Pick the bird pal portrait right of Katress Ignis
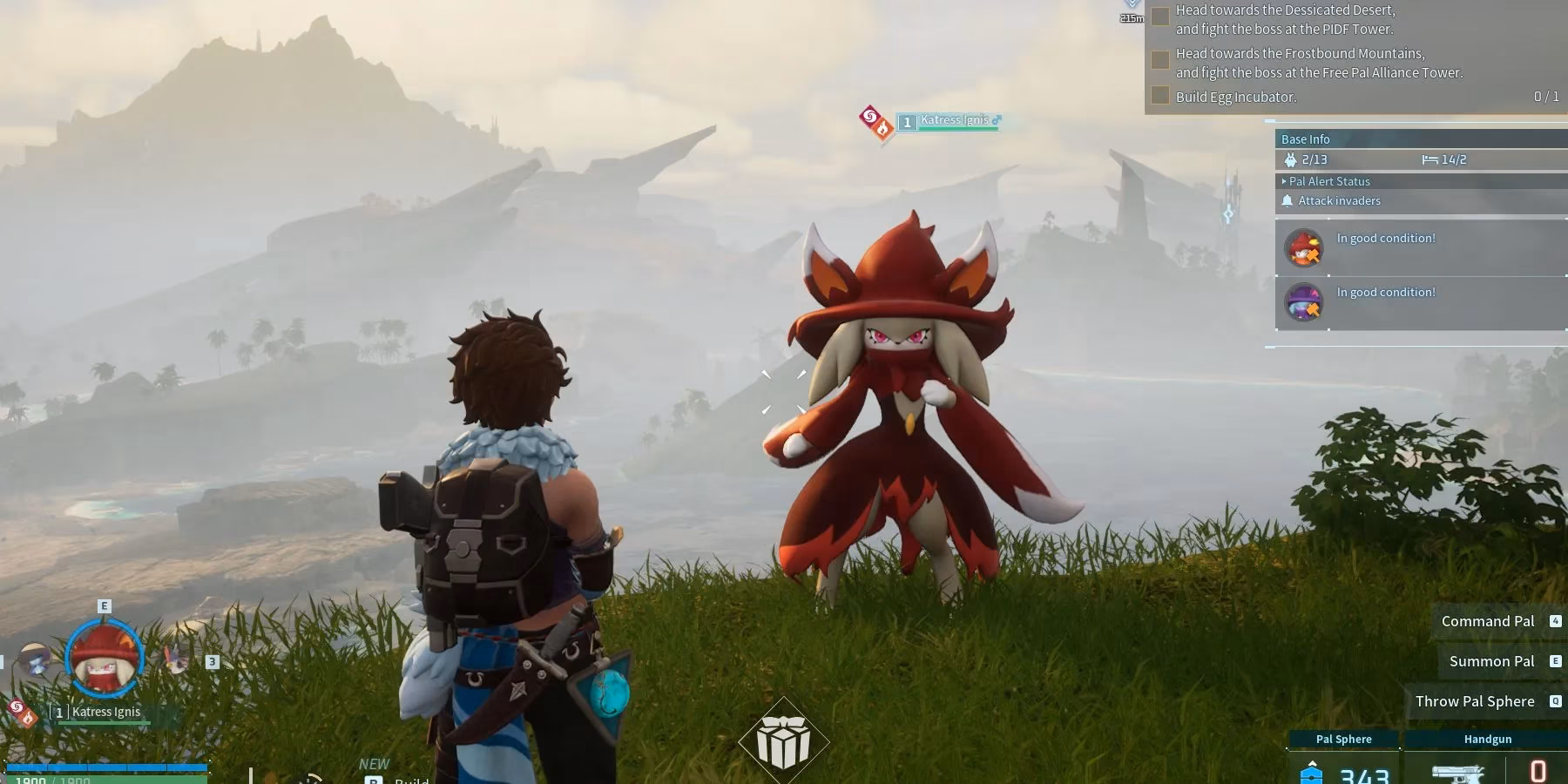Image resolution: width=1568 pixels, height=784 pixels. click(177, 658)
